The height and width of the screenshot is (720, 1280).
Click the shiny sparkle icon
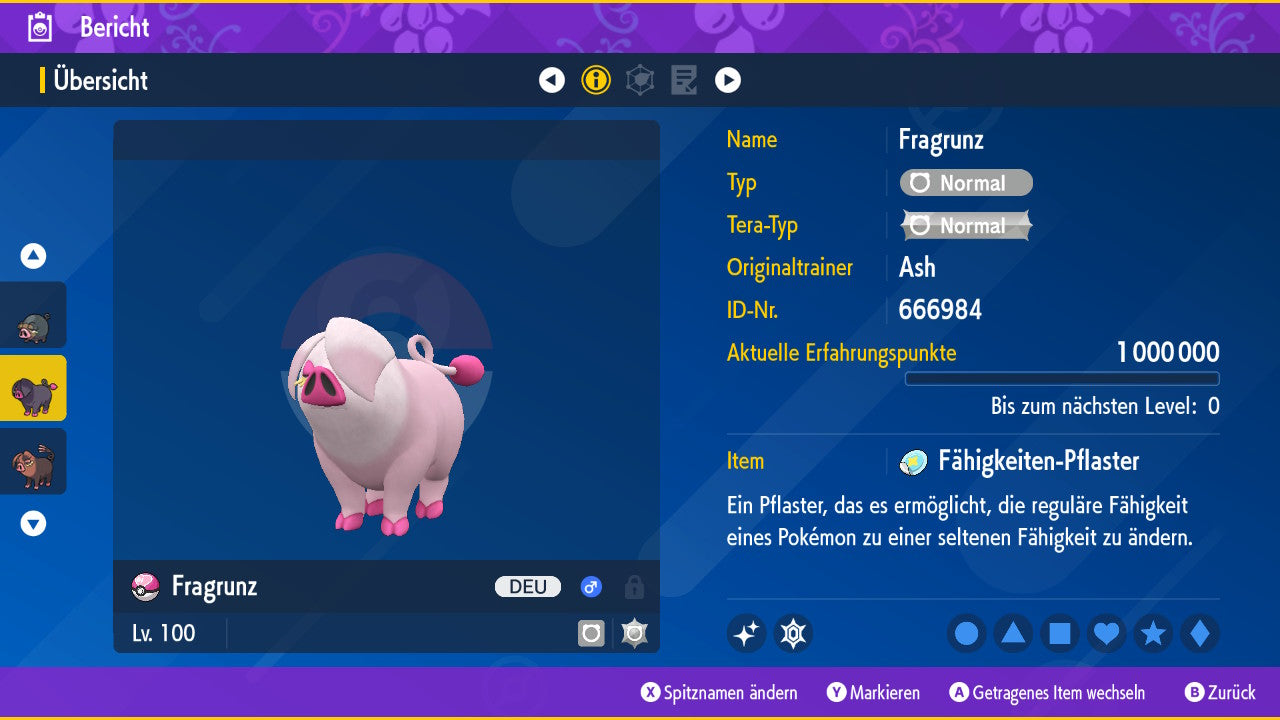coord(746,633)
